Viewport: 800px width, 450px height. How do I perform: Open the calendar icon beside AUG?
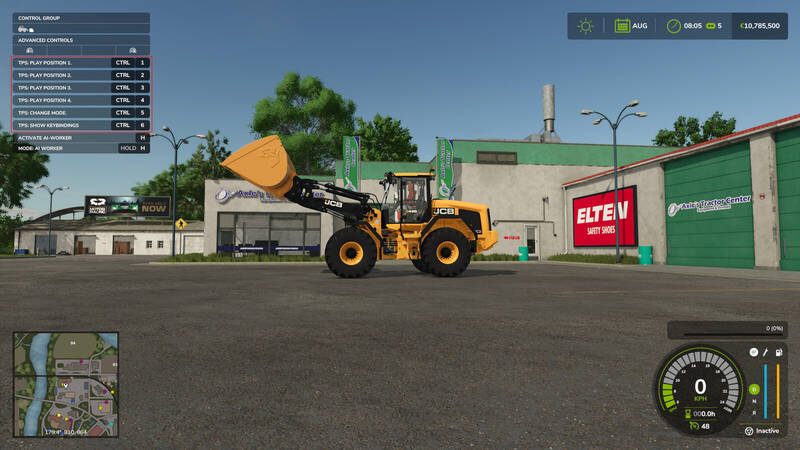(x=622, y=26)
